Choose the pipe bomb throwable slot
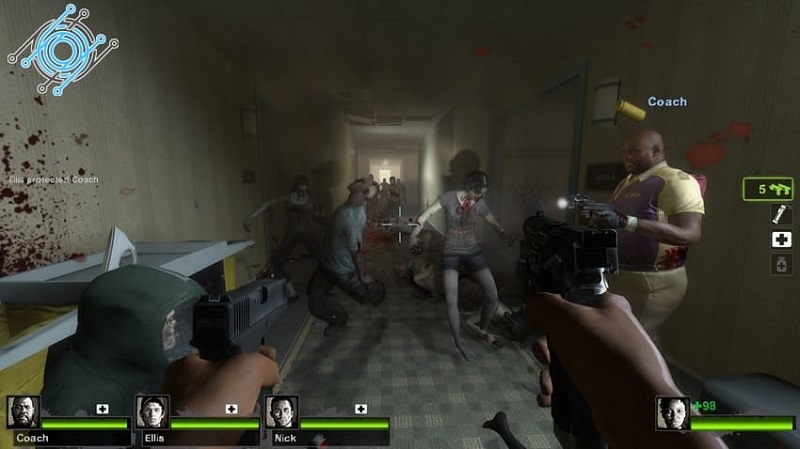800x449 pixels. tap(778, 213)
